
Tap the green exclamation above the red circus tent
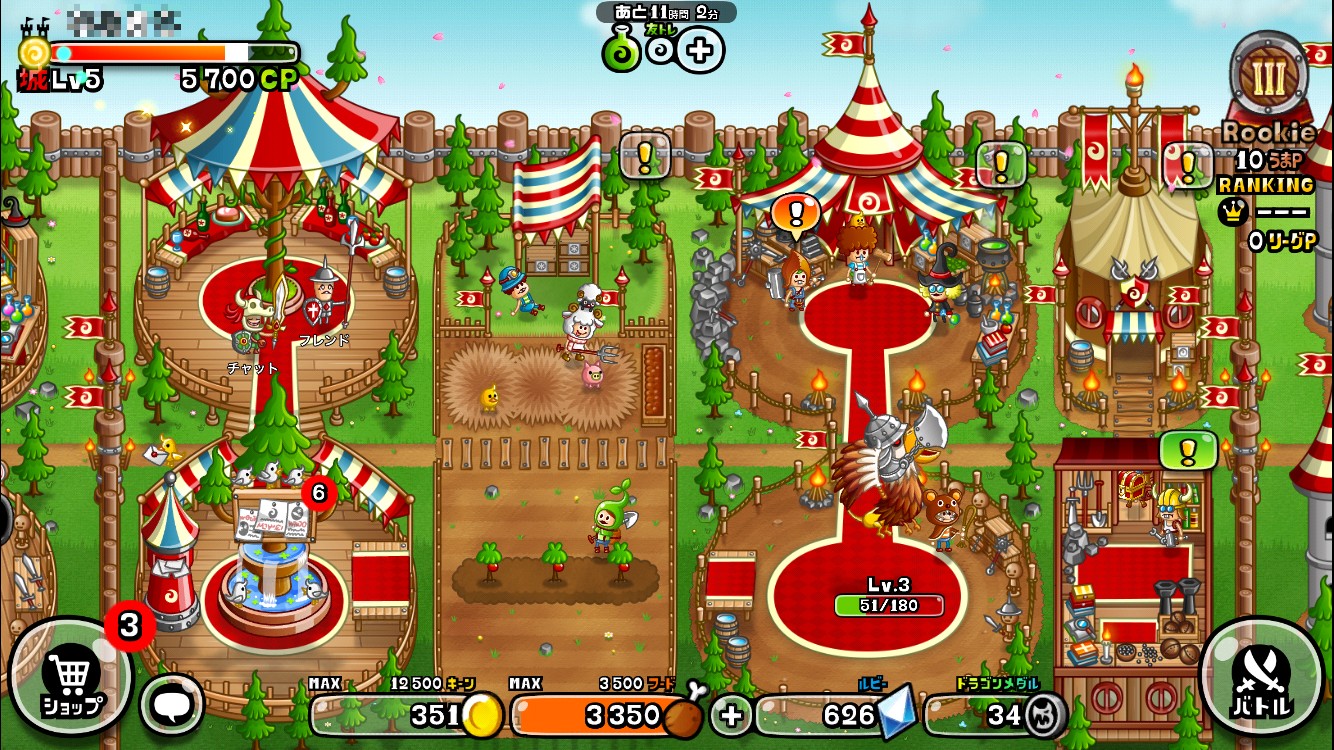[x=1000, y=162]
